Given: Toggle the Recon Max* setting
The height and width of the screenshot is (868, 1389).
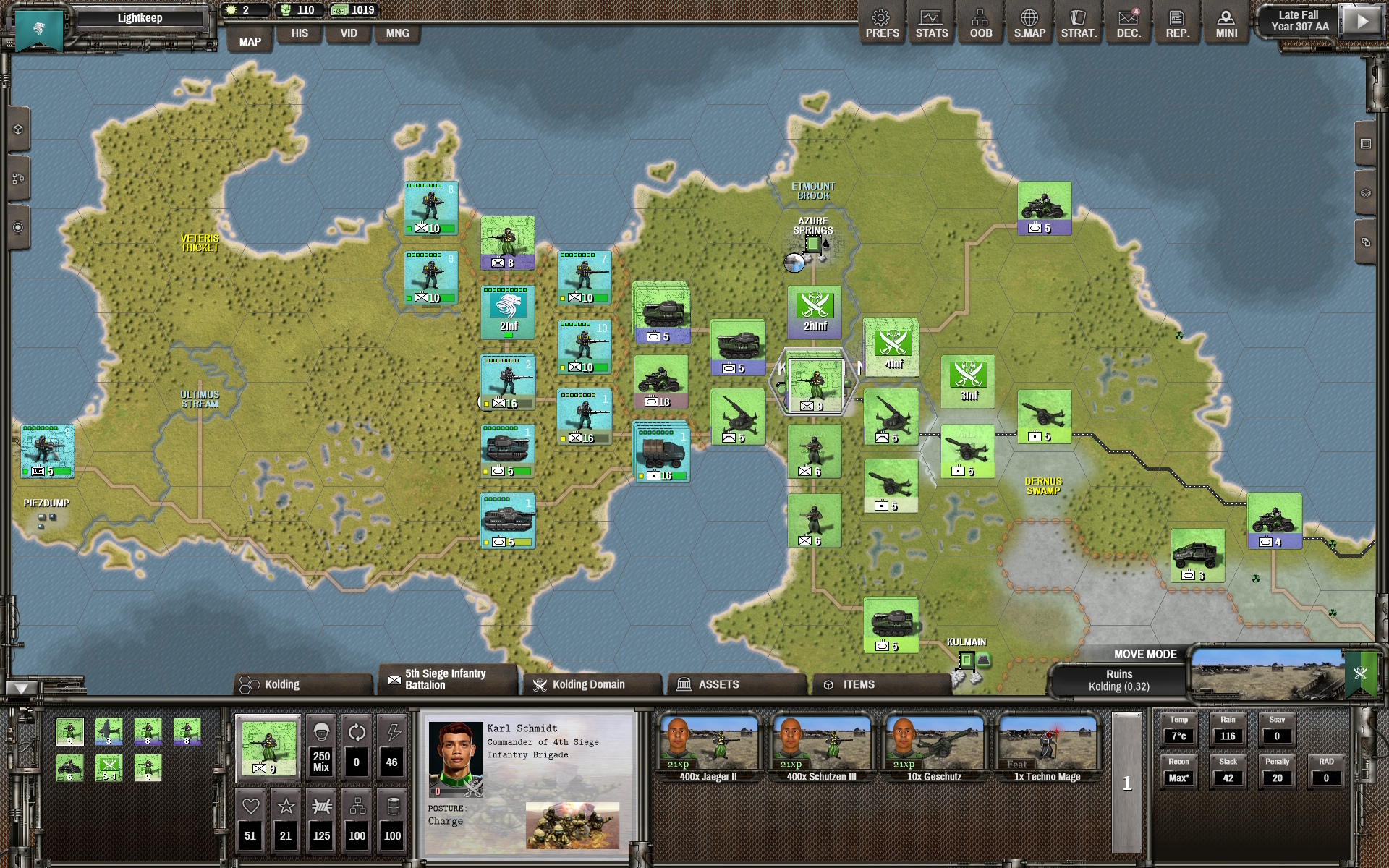Looking at the screenshot, I should pos(1178,777).
